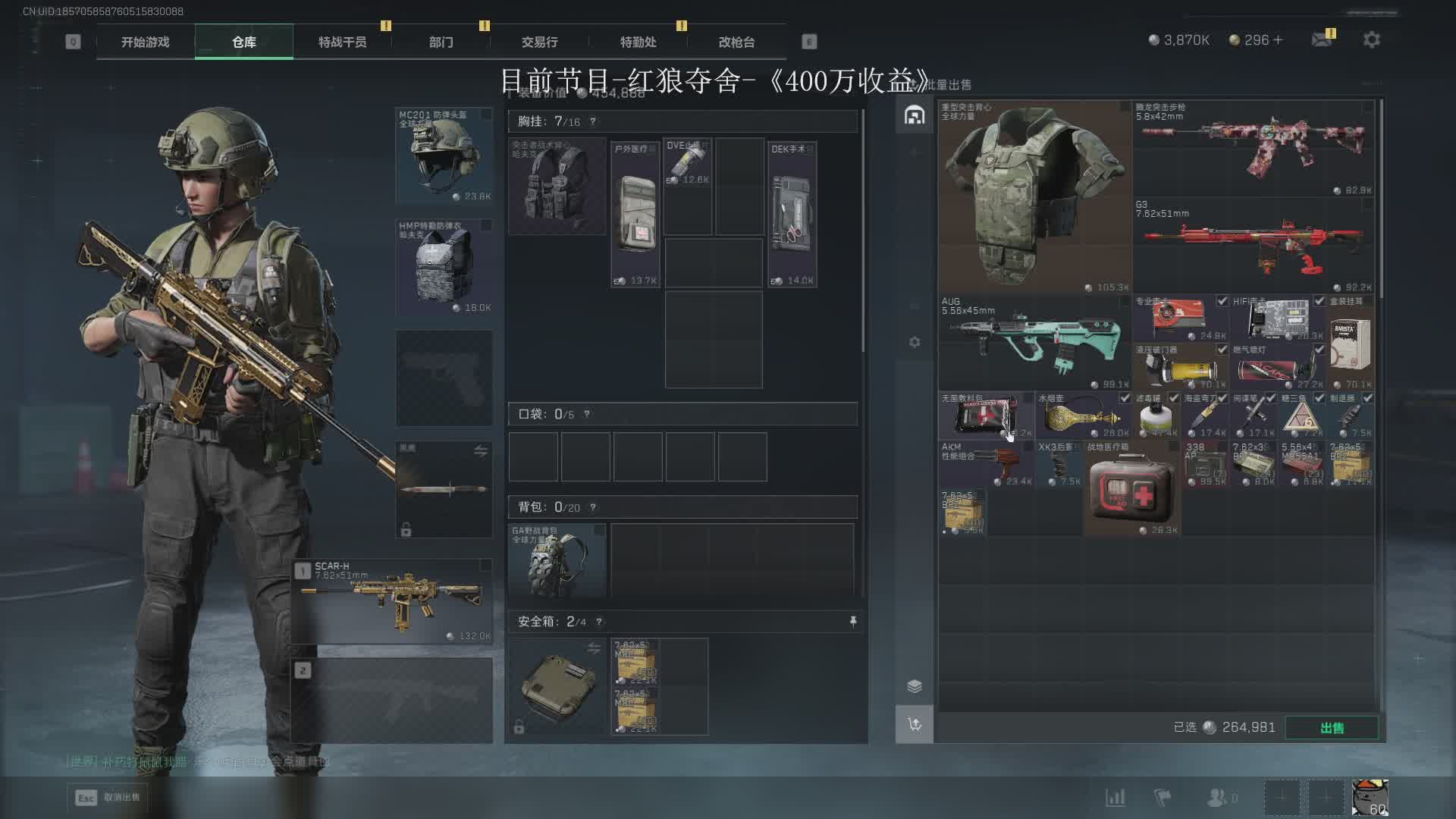Open the 改枪台 gunsmith tab
The width and height of the screenshot is (1456, 819).
[736, 42]
